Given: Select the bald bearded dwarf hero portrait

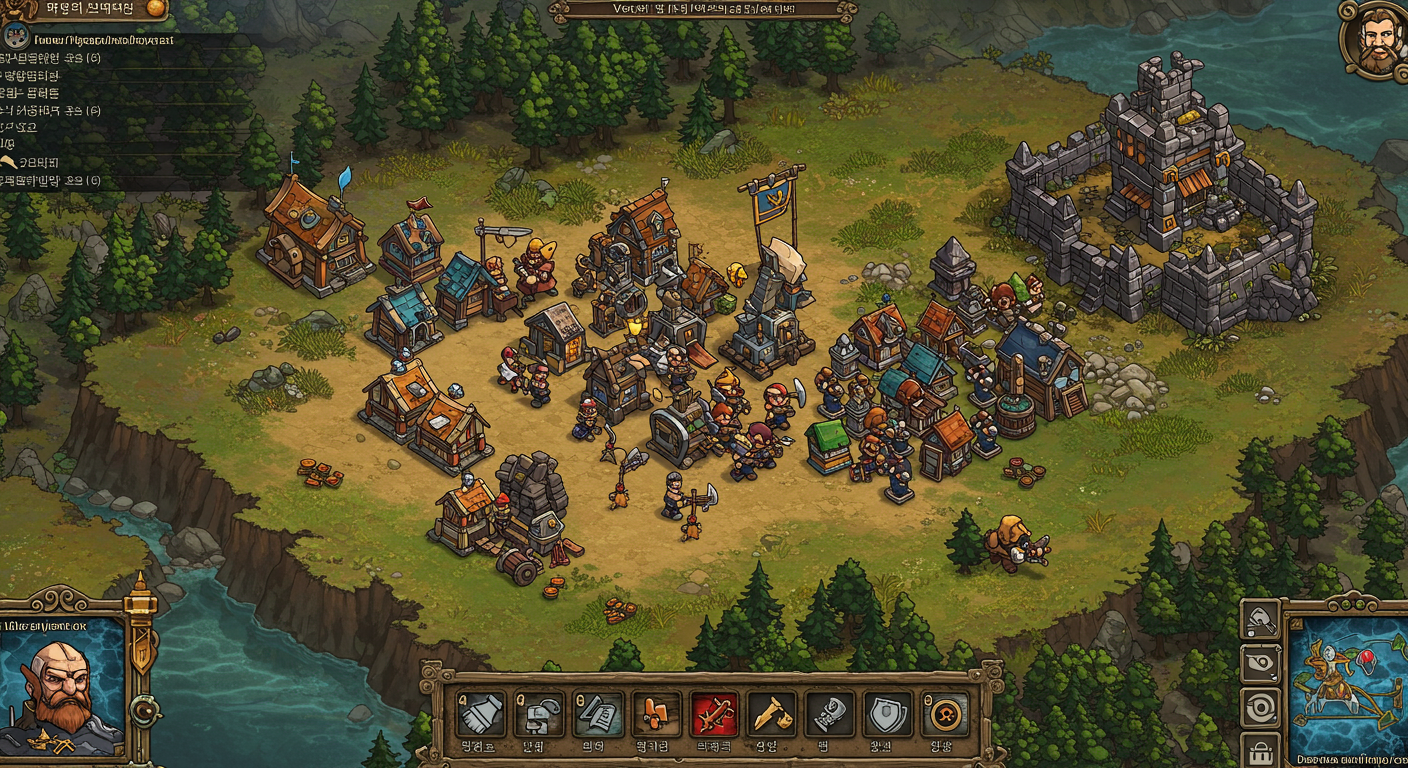Looking at the screenshot, I should 62,692.
